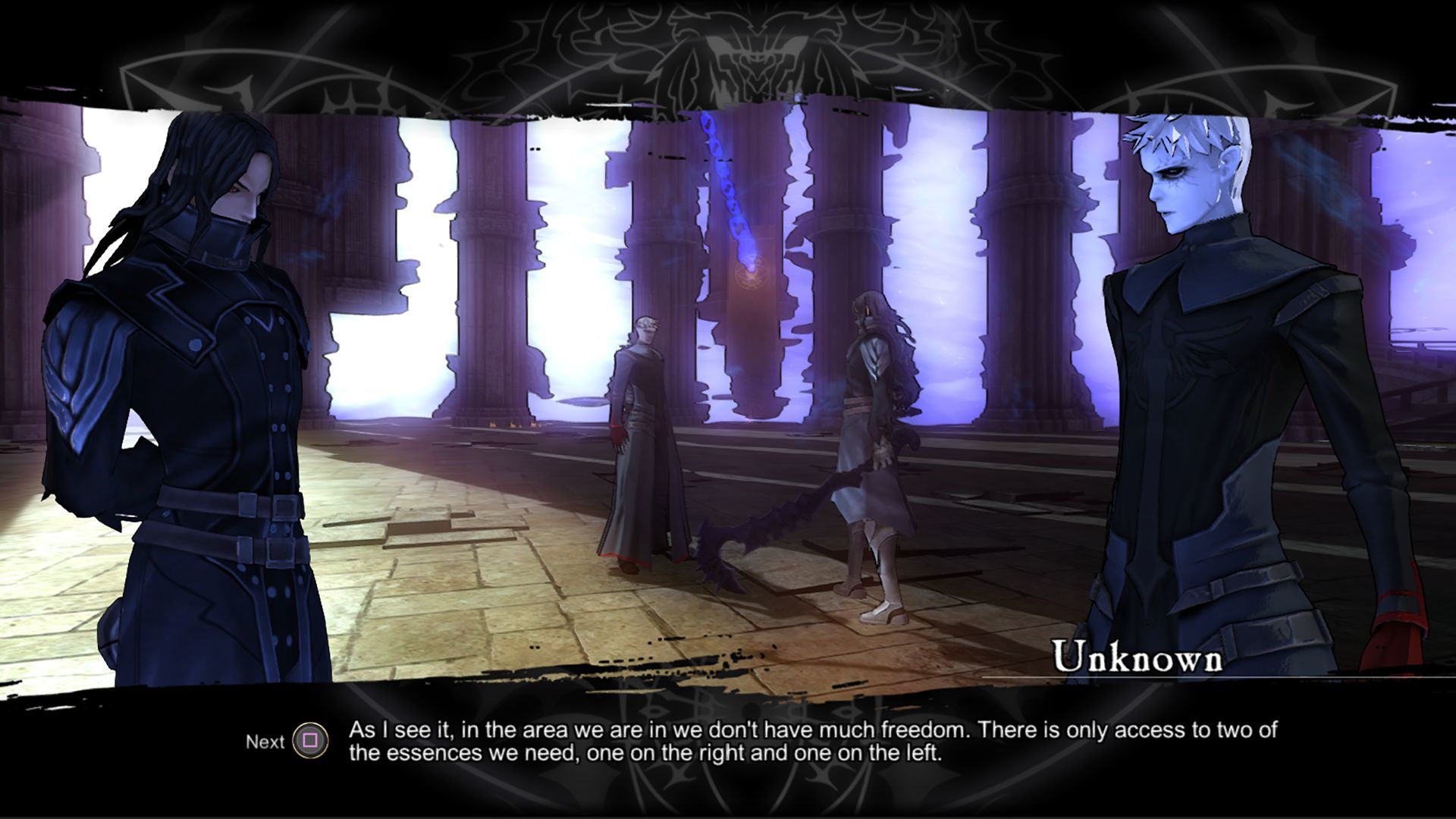Select the pink square inside the button prompt
This screenshot has width=1456, height=819.
[x=309, y=741]
